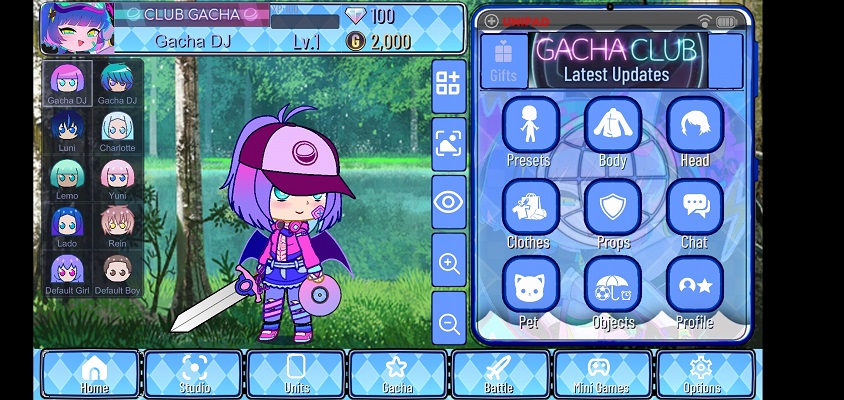Choose the Default Boy character slot
This screenshot has width=844, height=400.
pyautogui.click(x=117, y=273)
